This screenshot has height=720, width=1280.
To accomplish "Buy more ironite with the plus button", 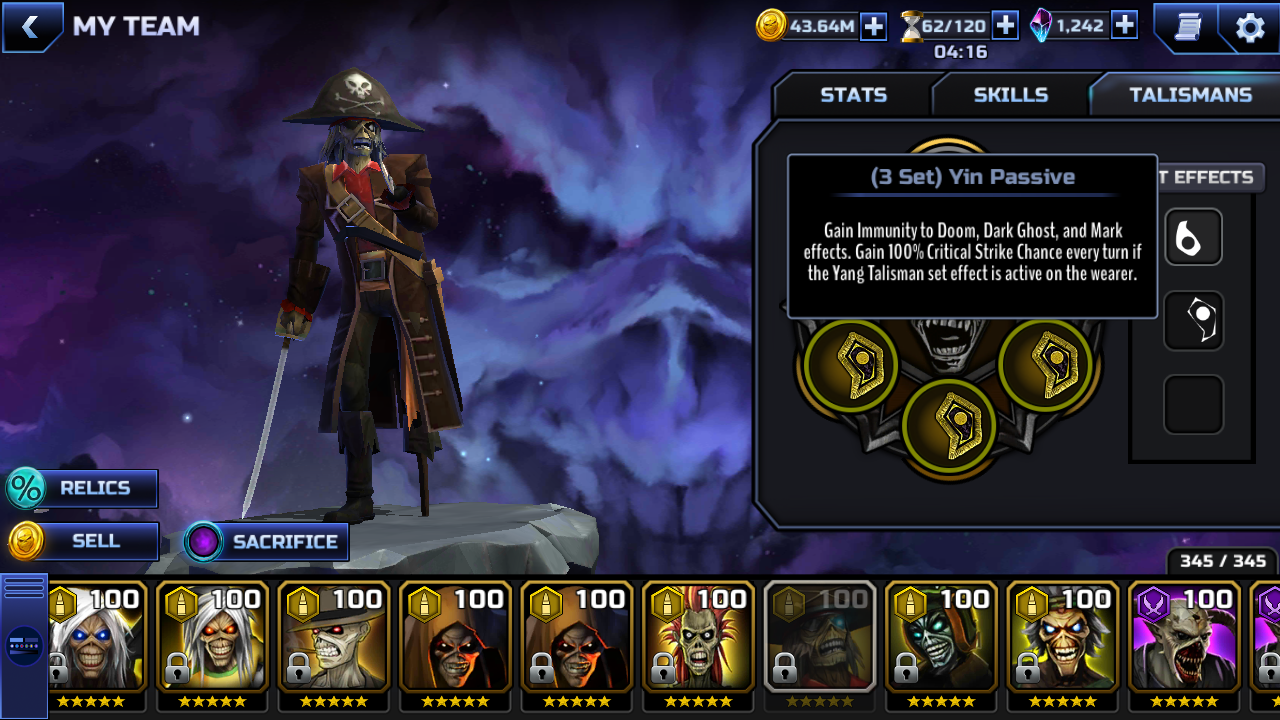I will [1124, 26].
